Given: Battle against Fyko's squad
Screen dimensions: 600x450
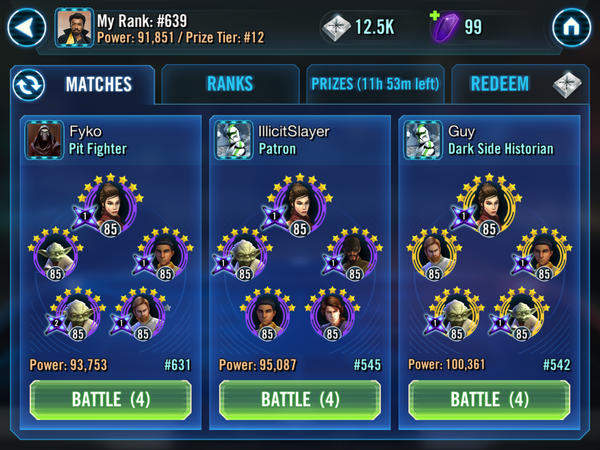Looking at the screenshot, I should click(110, 399).
